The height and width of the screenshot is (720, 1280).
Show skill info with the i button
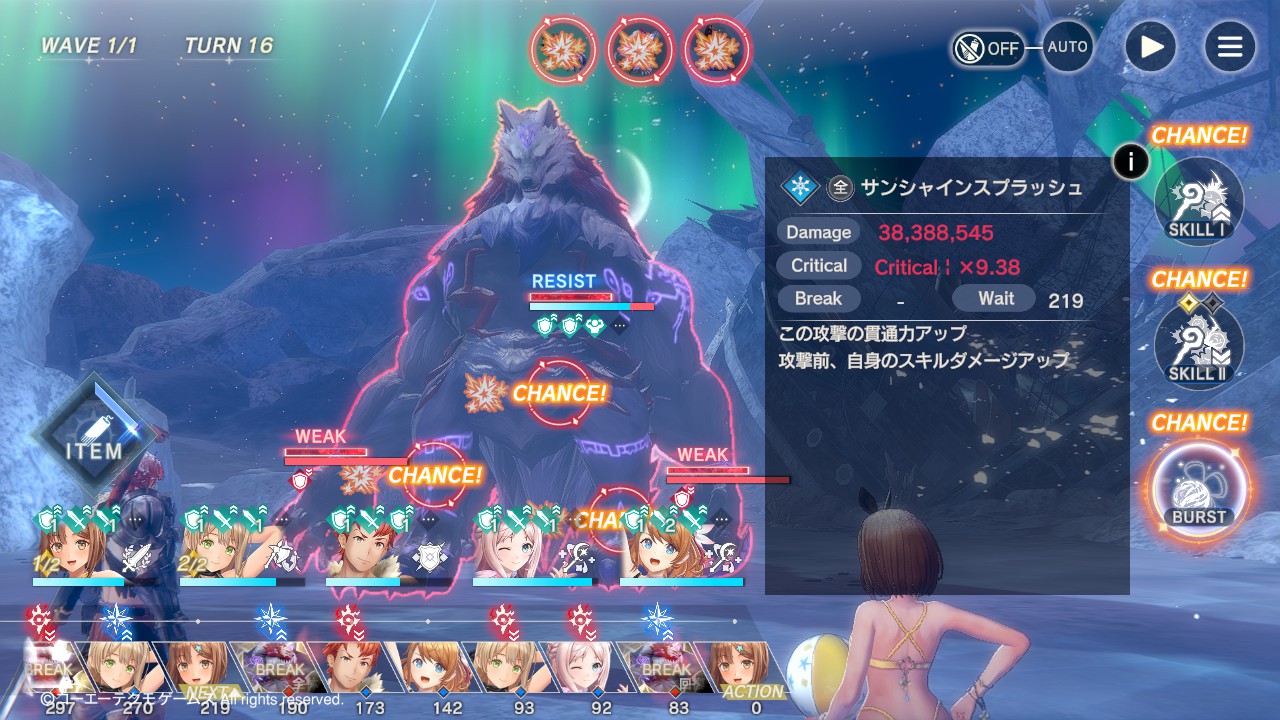(1131, 161)
